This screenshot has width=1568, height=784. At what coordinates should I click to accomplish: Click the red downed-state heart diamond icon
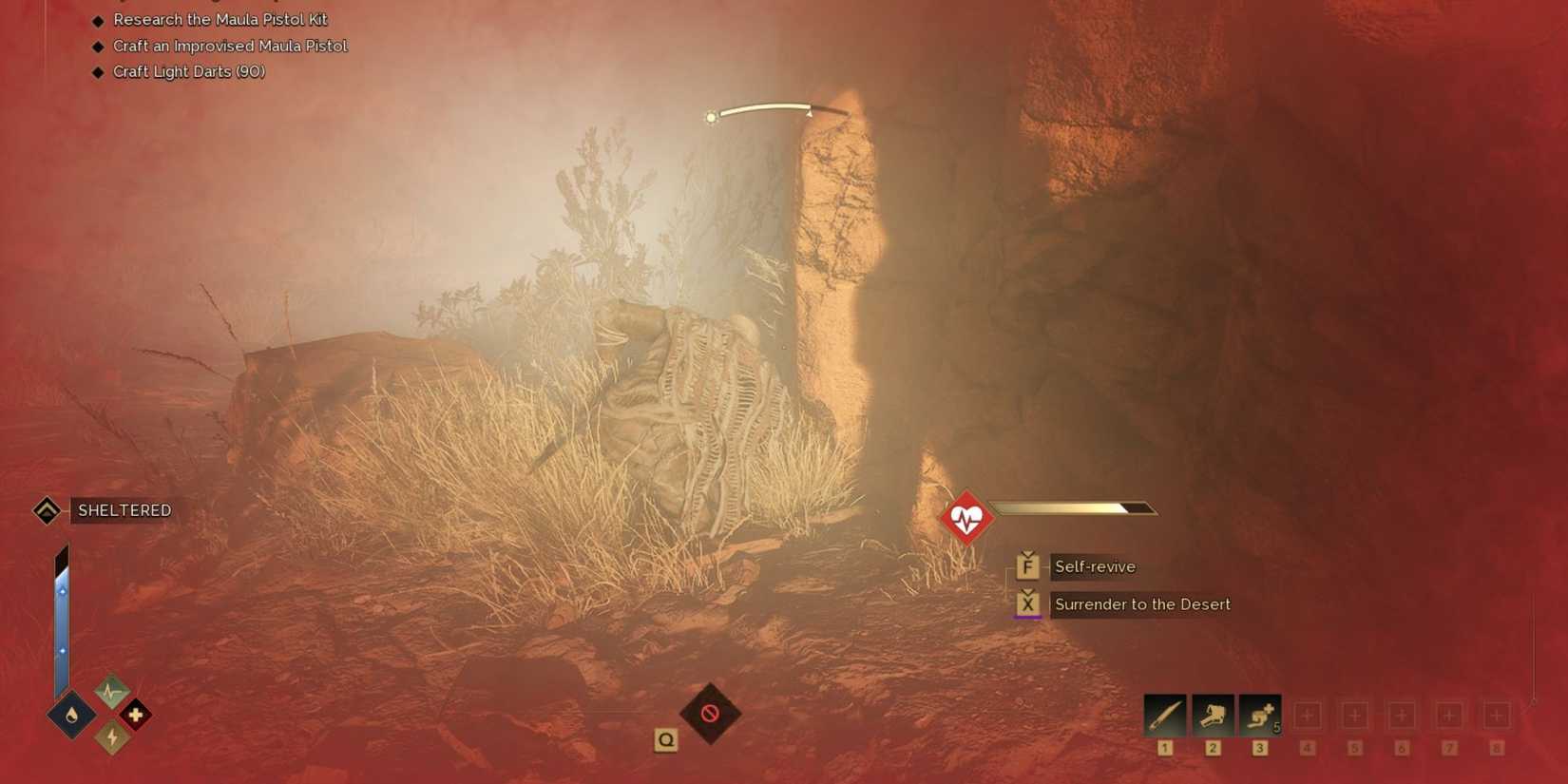tap(966, 517)
